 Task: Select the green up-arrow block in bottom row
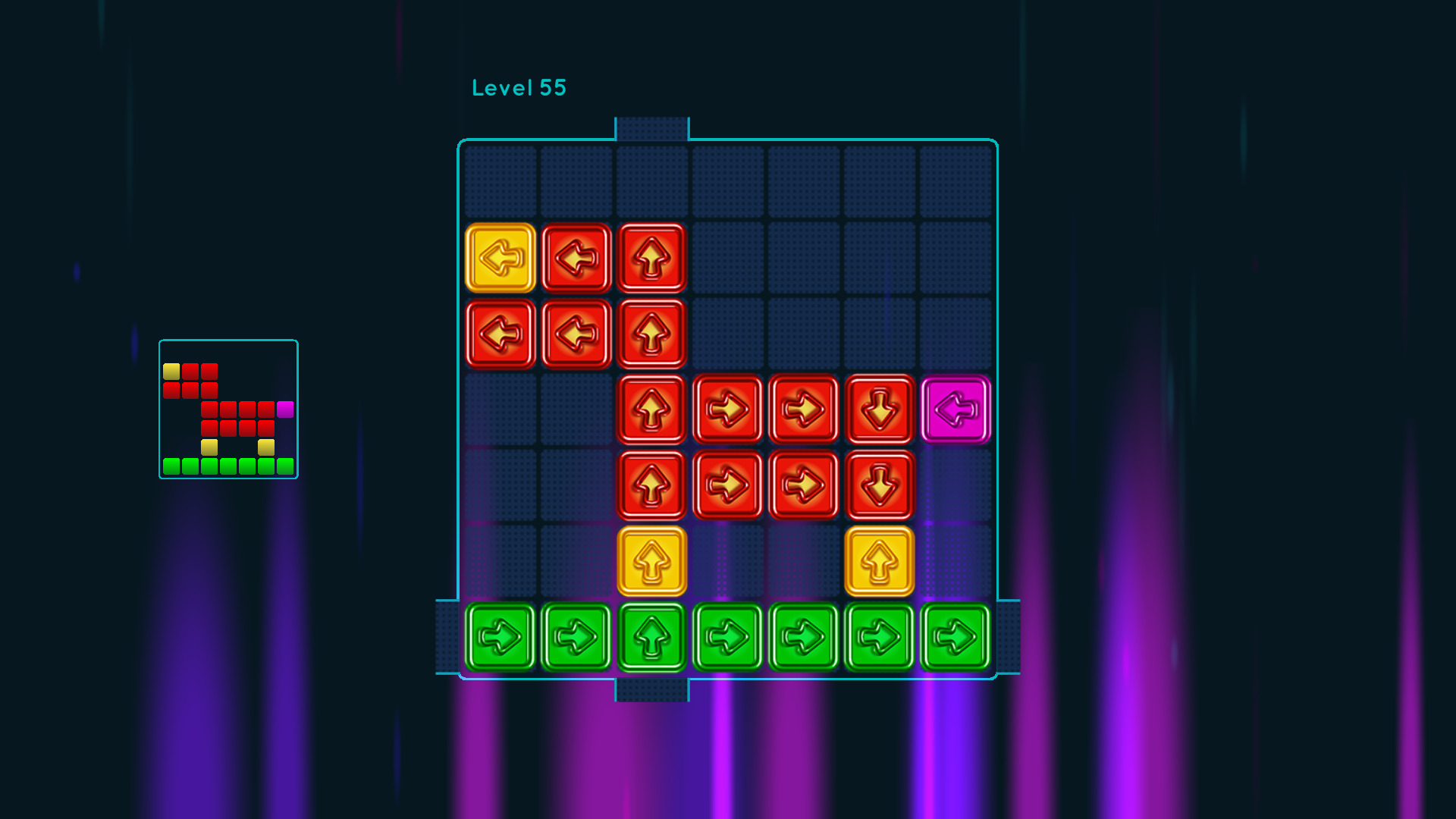[651, 636]
